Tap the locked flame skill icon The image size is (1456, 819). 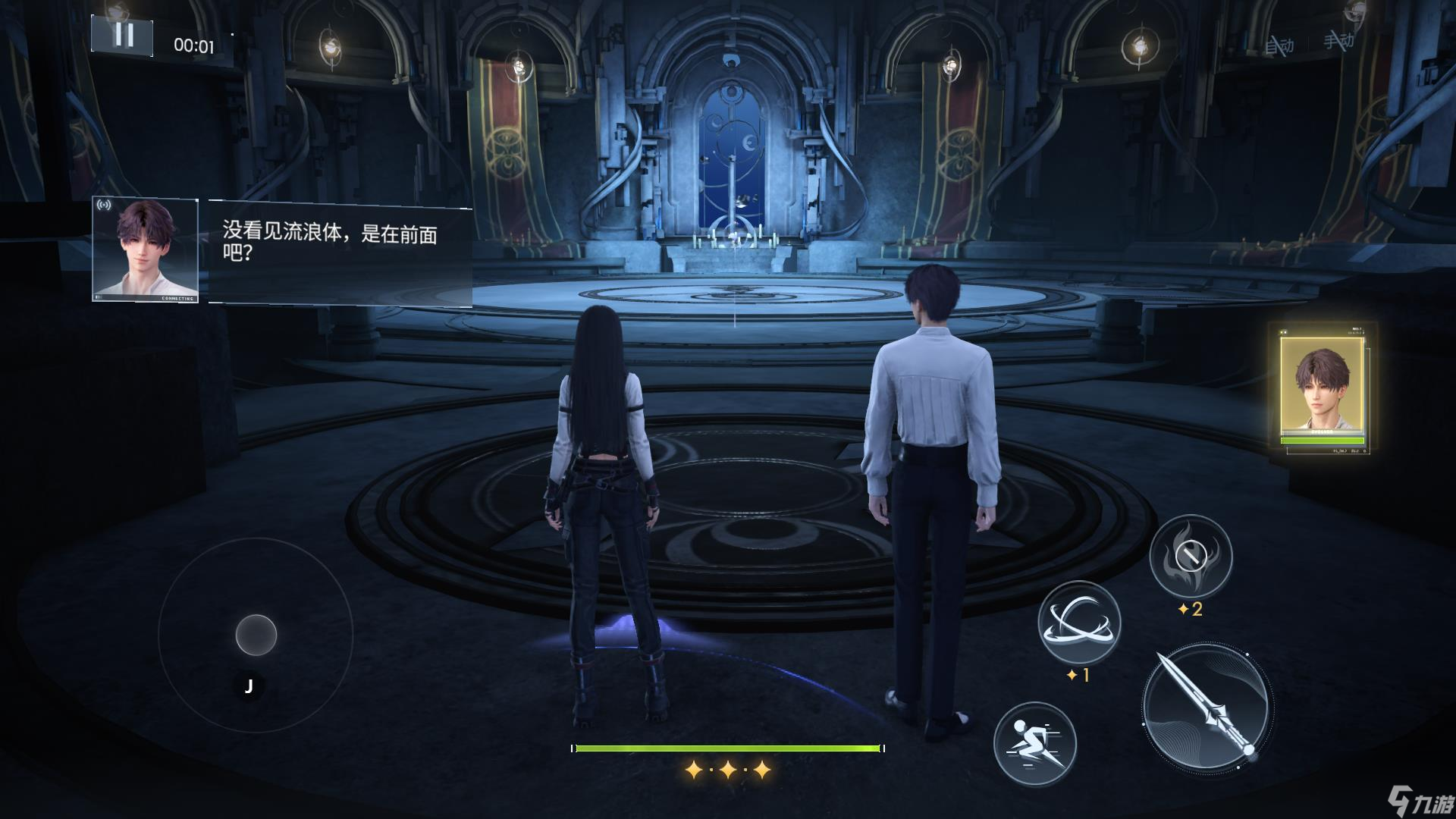1191,557
